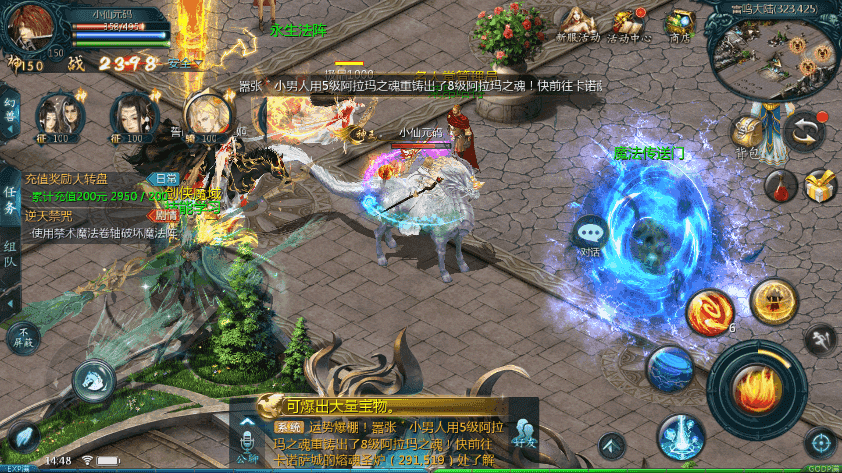Click the player character portrait

[x=33, y=28]
